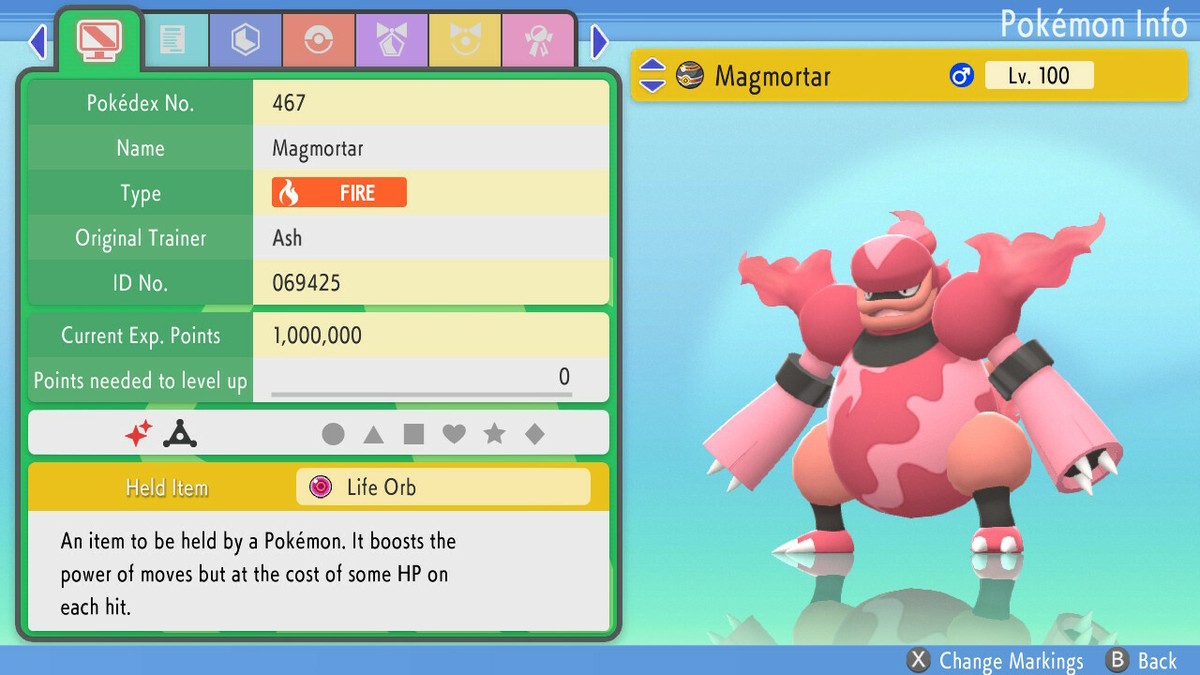Switch to the yellow bow tab
The height and width of the screenshot is (675, 1200).
[x=464, y=40]
